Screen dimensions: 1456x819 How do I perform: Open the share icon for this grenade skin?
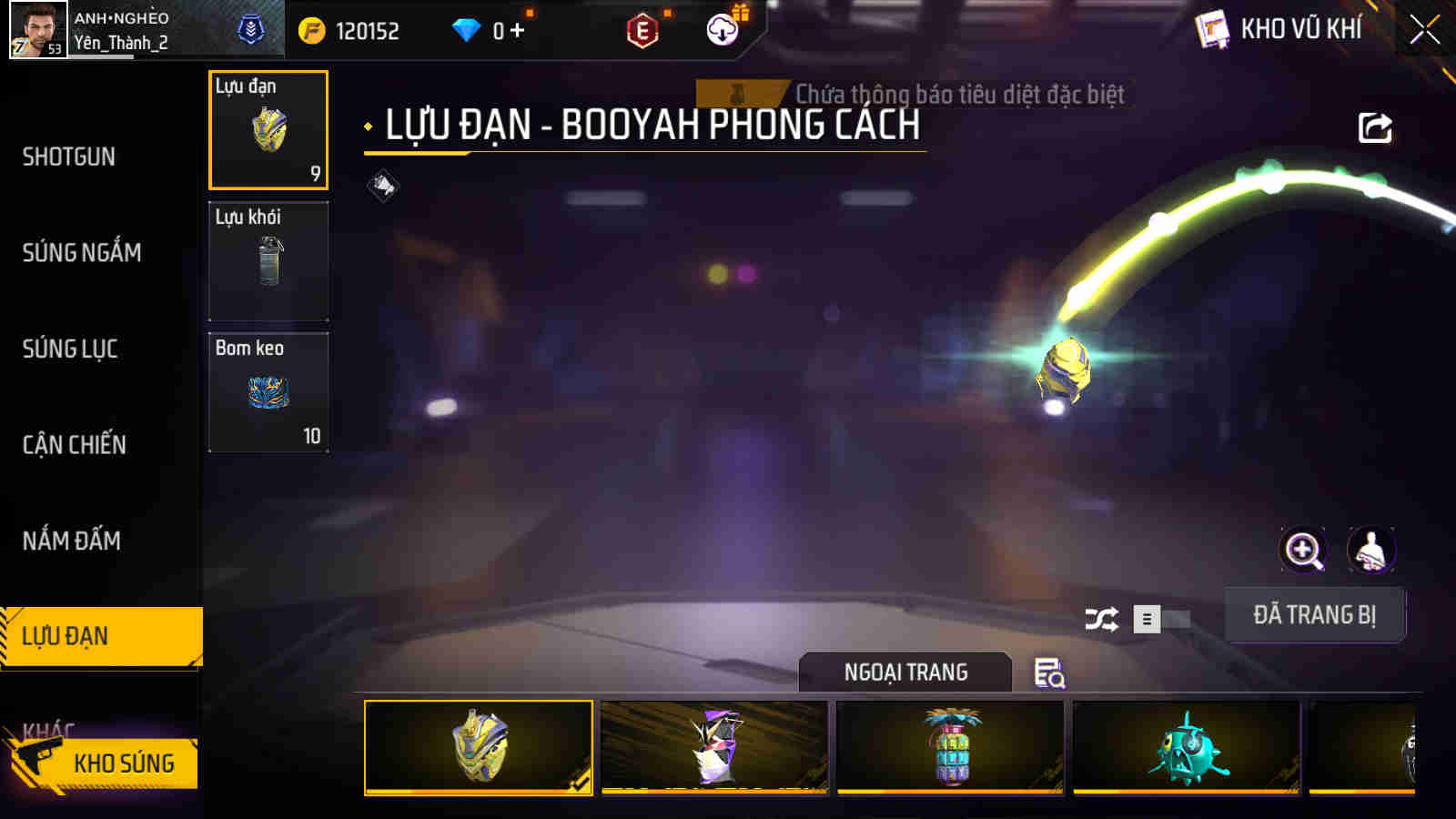coord(1374,127)
